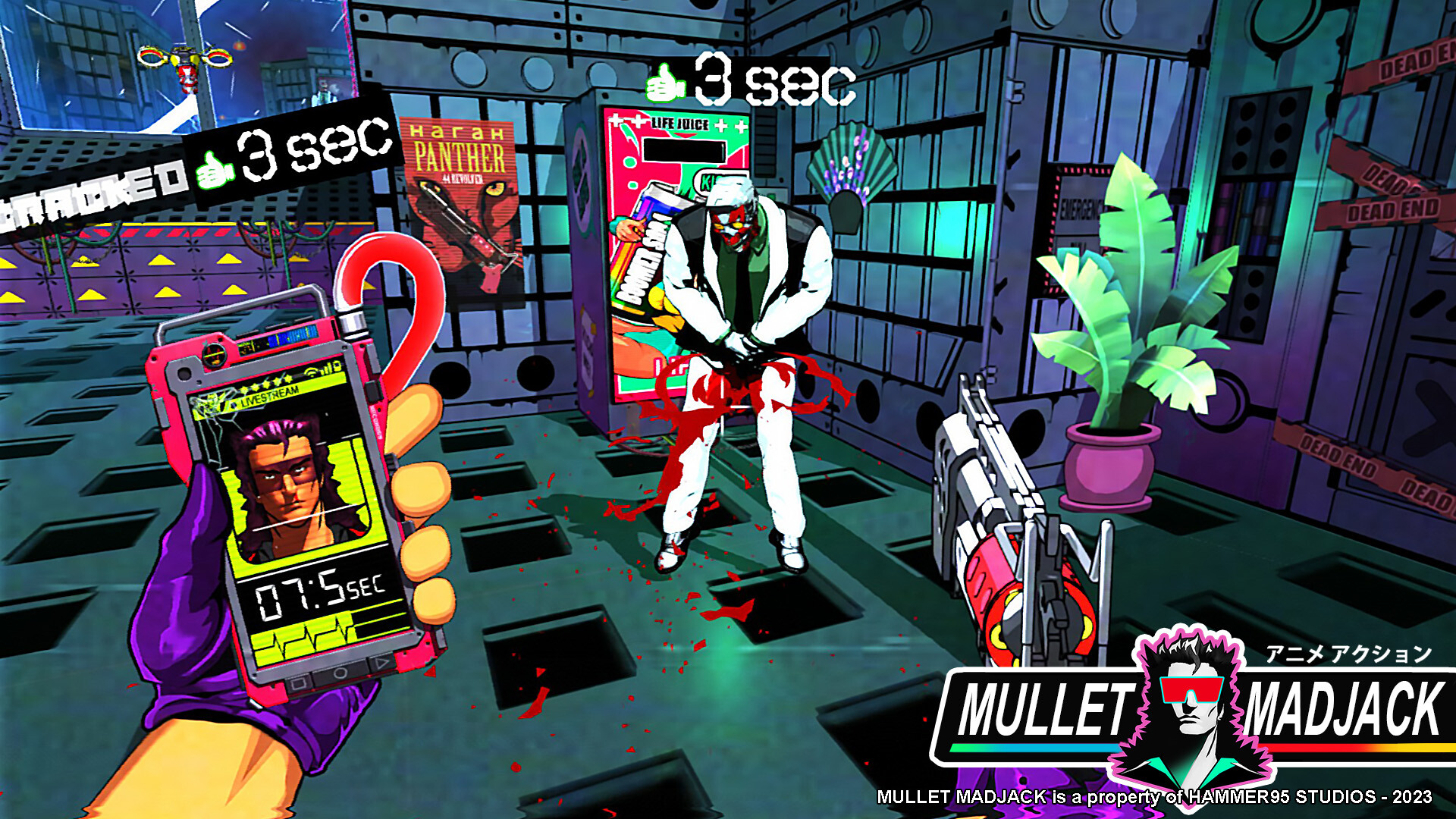The width and height of the screenshot is (1456, 819).
Task: Tap the battery icon on the phone display
Action: pyautogui.click(x=337, y=367)
